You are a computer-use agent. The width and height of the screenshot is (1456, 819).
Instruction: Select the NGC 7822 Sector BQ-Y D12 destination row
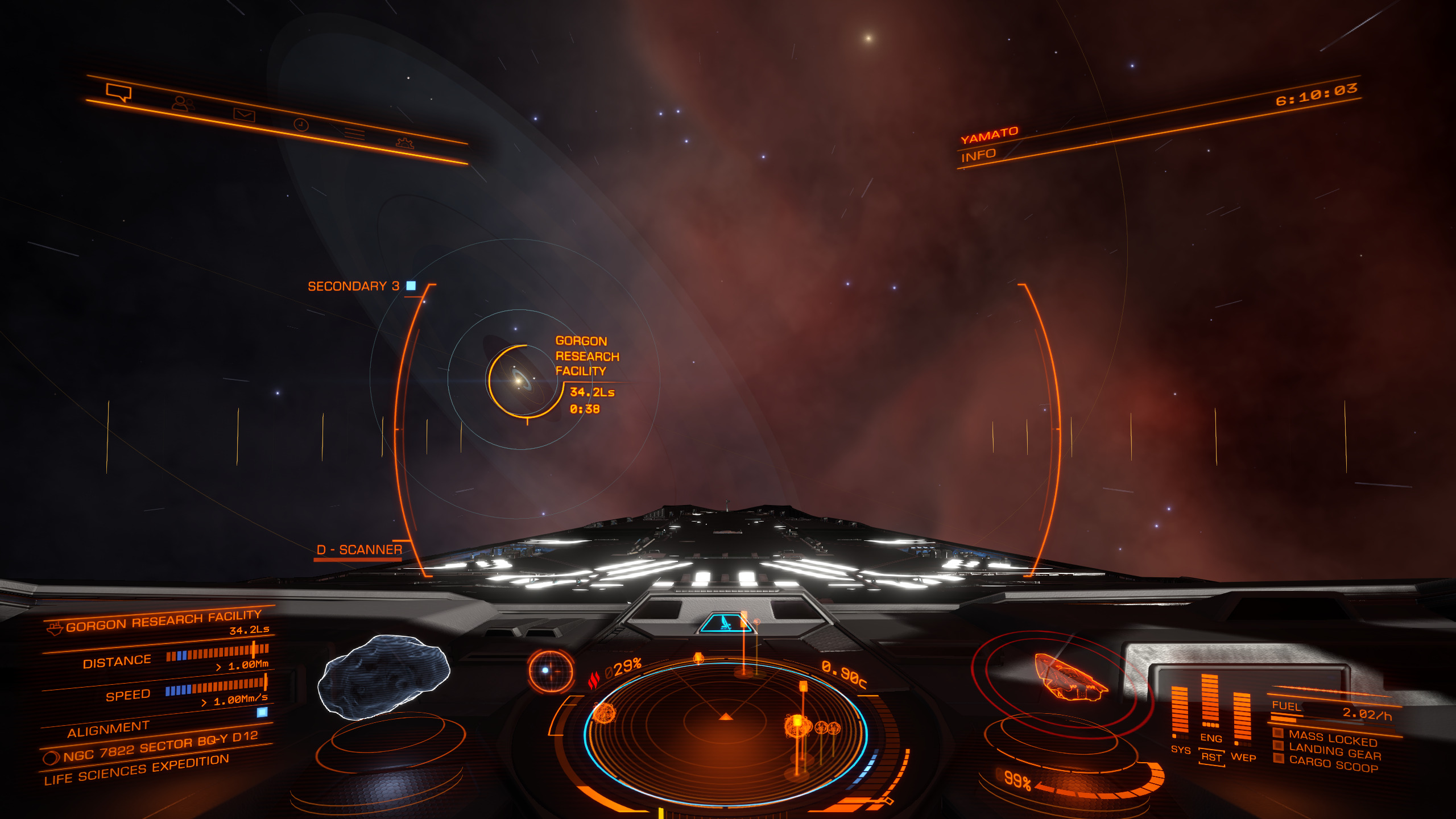tap(160, 746)
